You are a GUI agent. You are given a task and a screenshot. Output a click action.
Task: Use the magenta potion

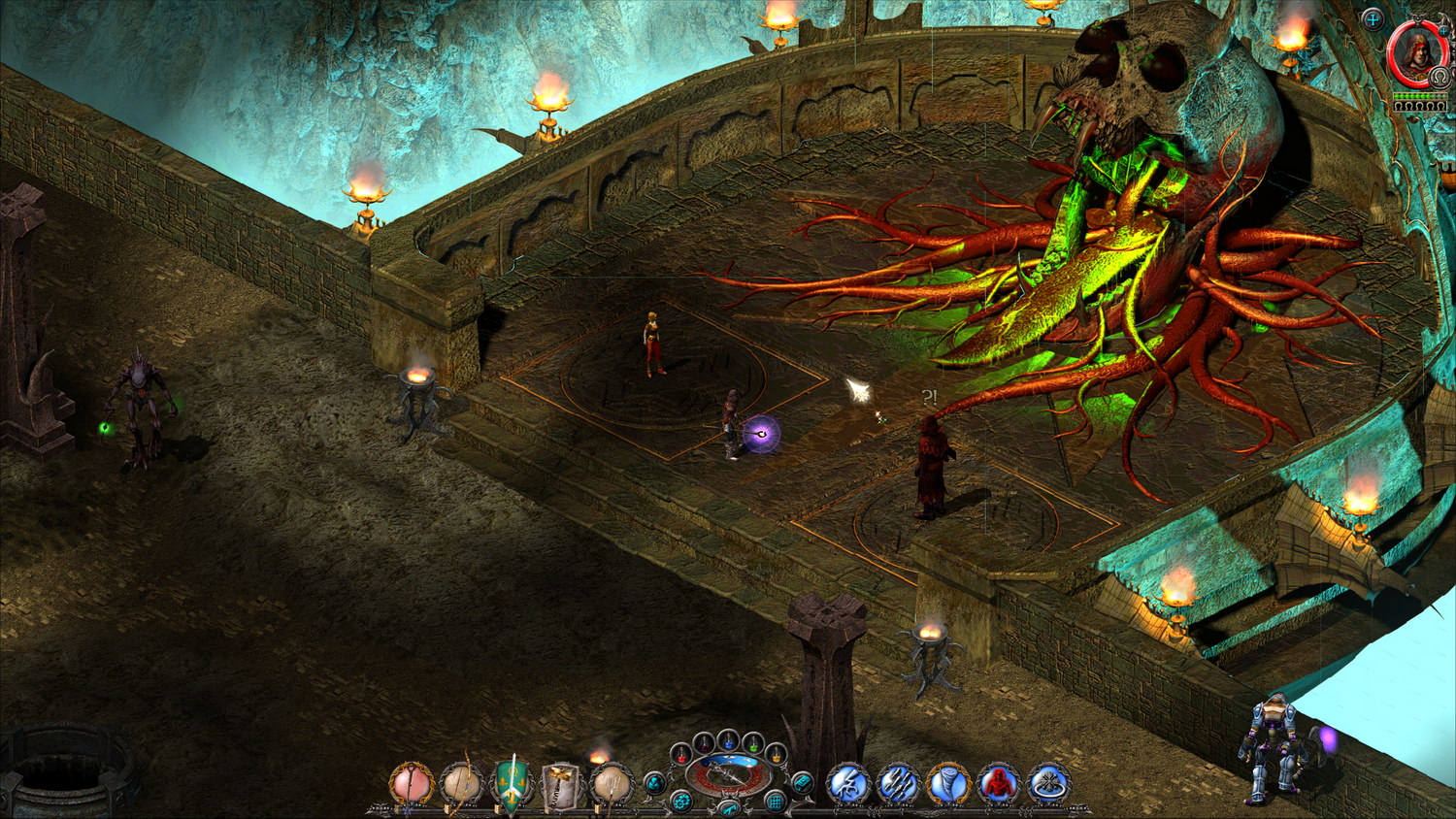[705, 742]
